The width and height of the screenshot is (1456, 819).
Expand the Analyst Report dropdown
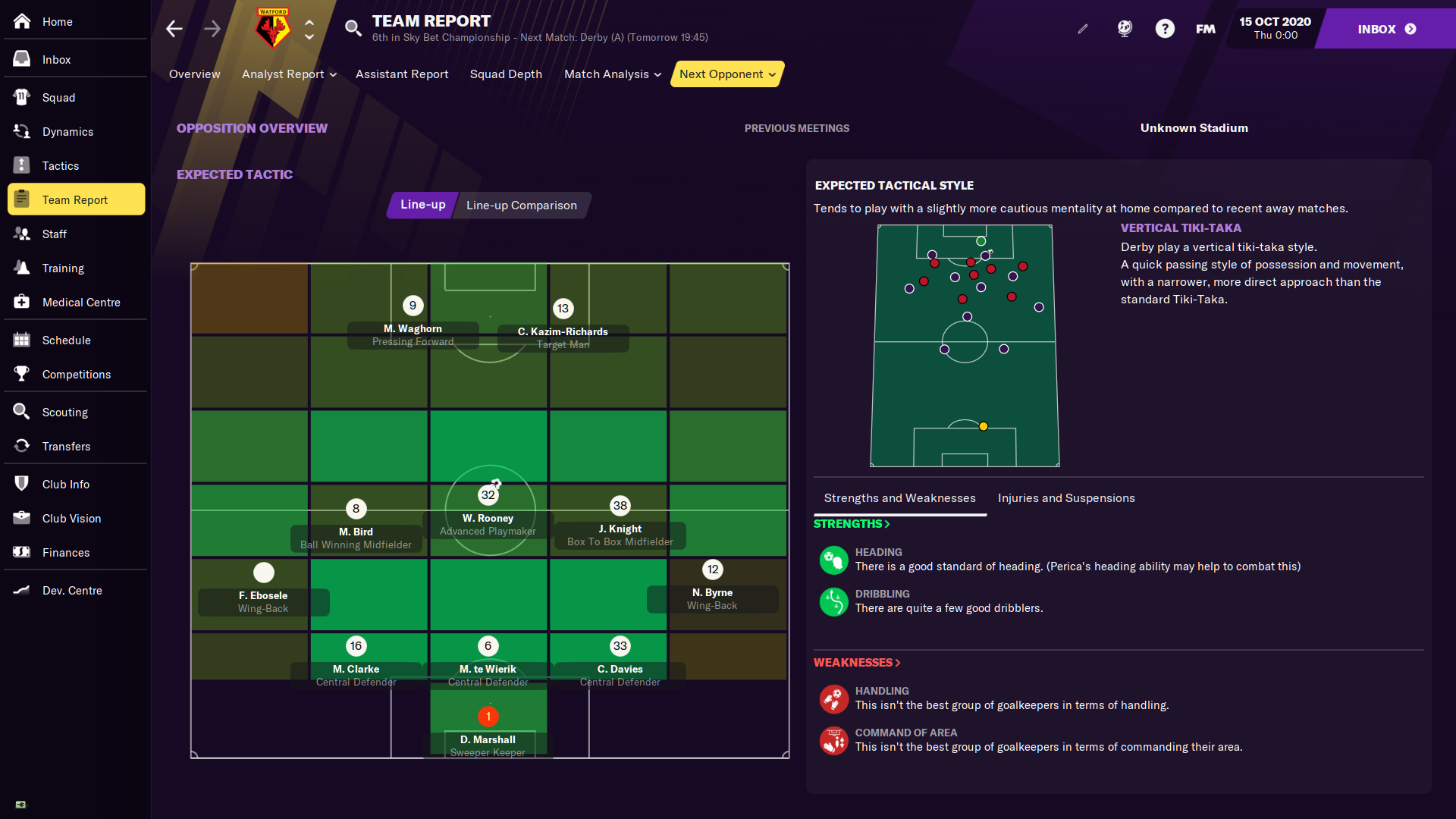289,74
